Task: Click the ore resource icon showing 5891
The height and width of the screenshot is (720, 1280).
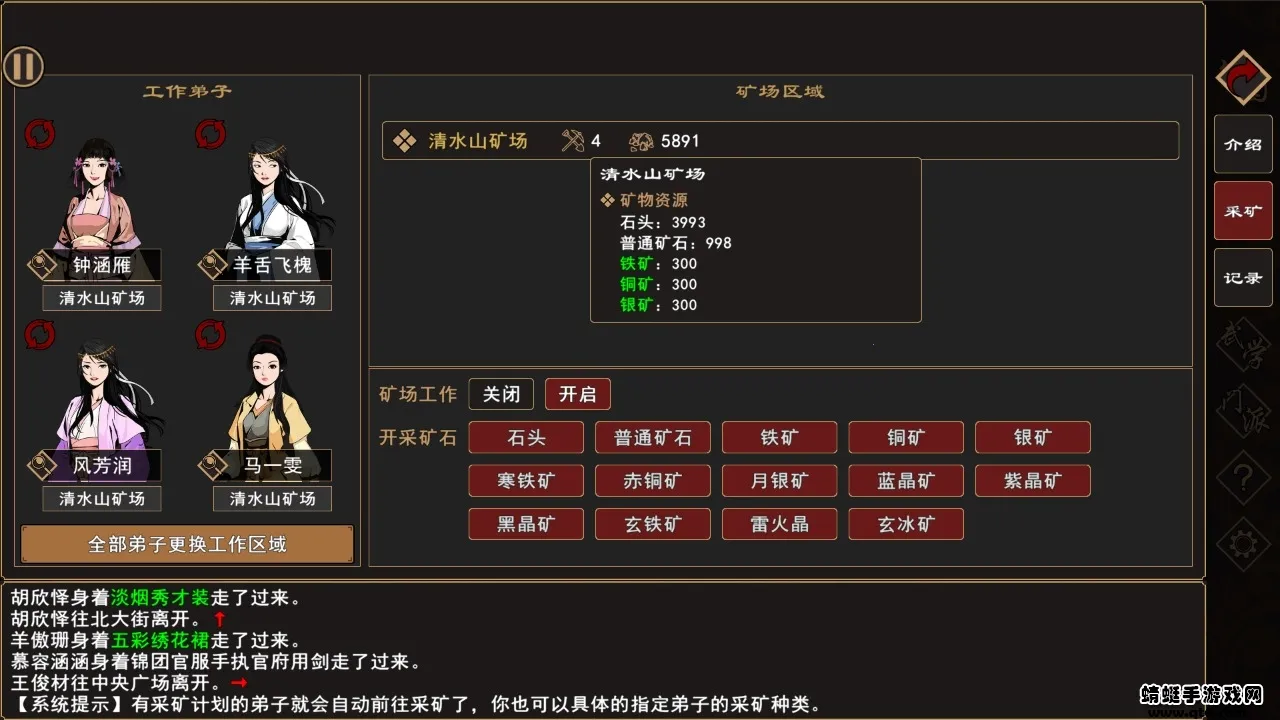Action: point(641,140)
